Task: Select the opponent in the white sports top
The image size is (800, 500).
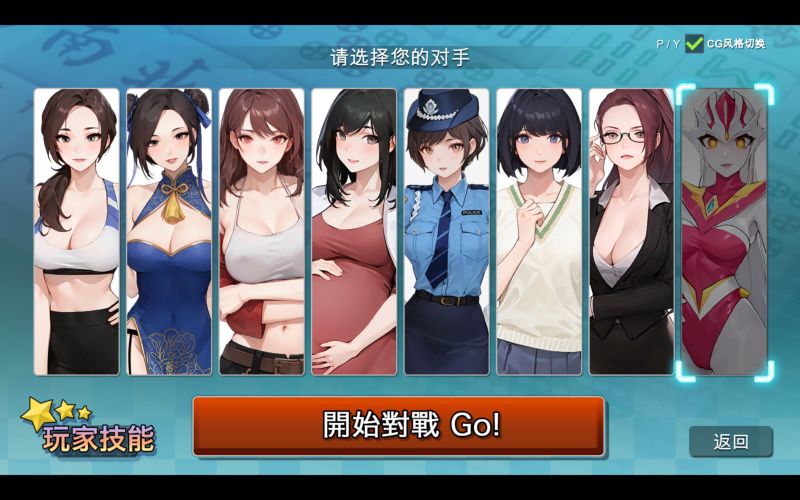Action: (x=77, y=232)
